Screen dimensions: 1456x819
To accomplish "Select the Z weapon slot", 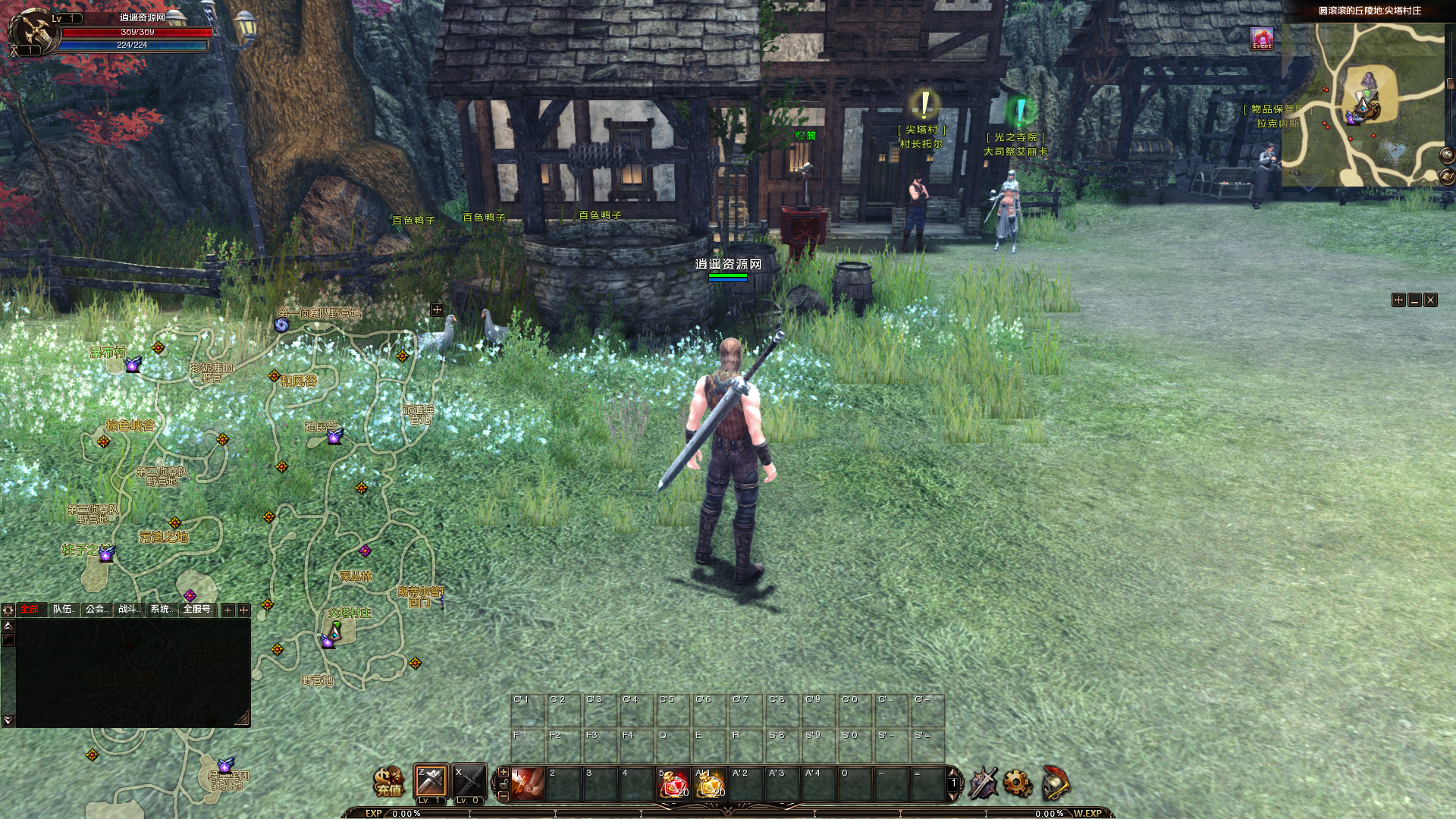I will coord(431,782).
